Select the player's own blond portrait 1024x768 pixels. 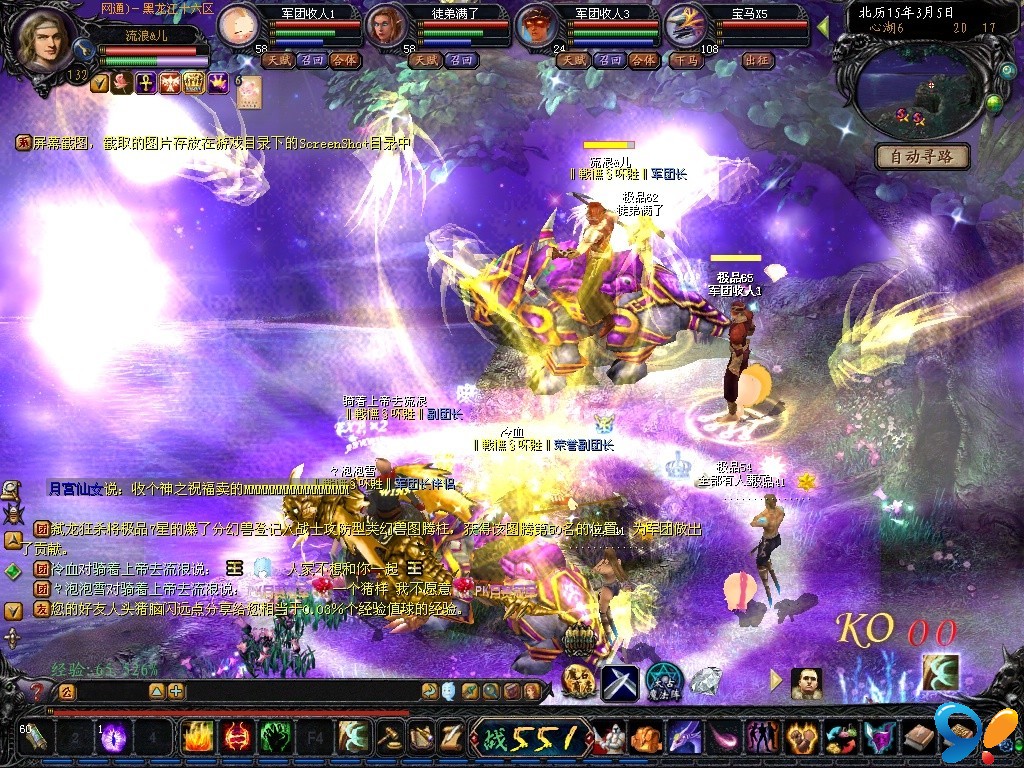point(43,40)
